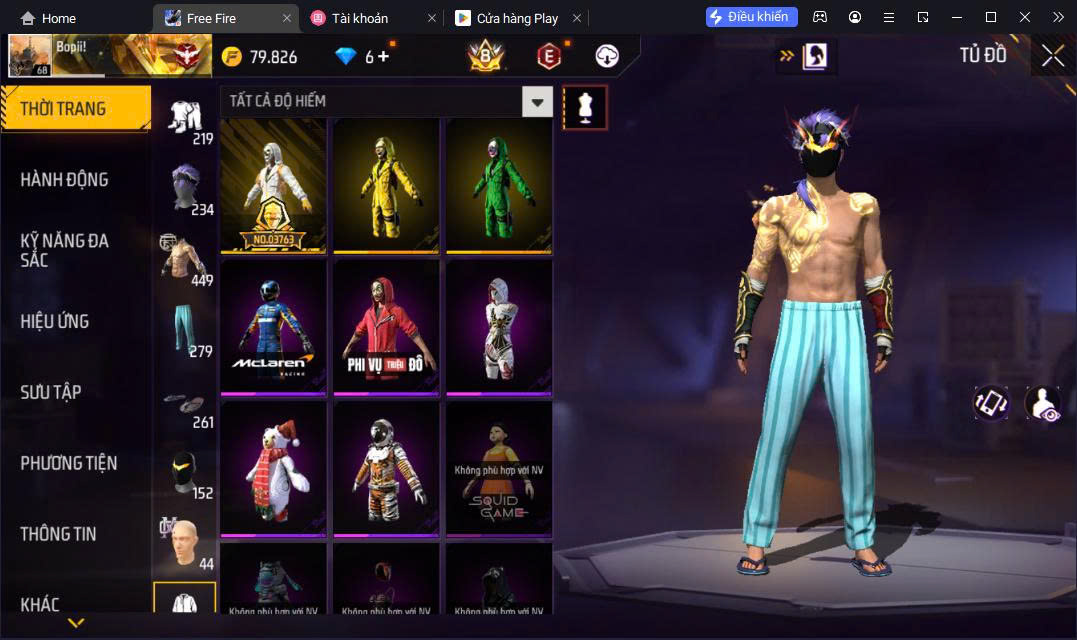Select the yellow hazmat suit outfit

[386, 184]
